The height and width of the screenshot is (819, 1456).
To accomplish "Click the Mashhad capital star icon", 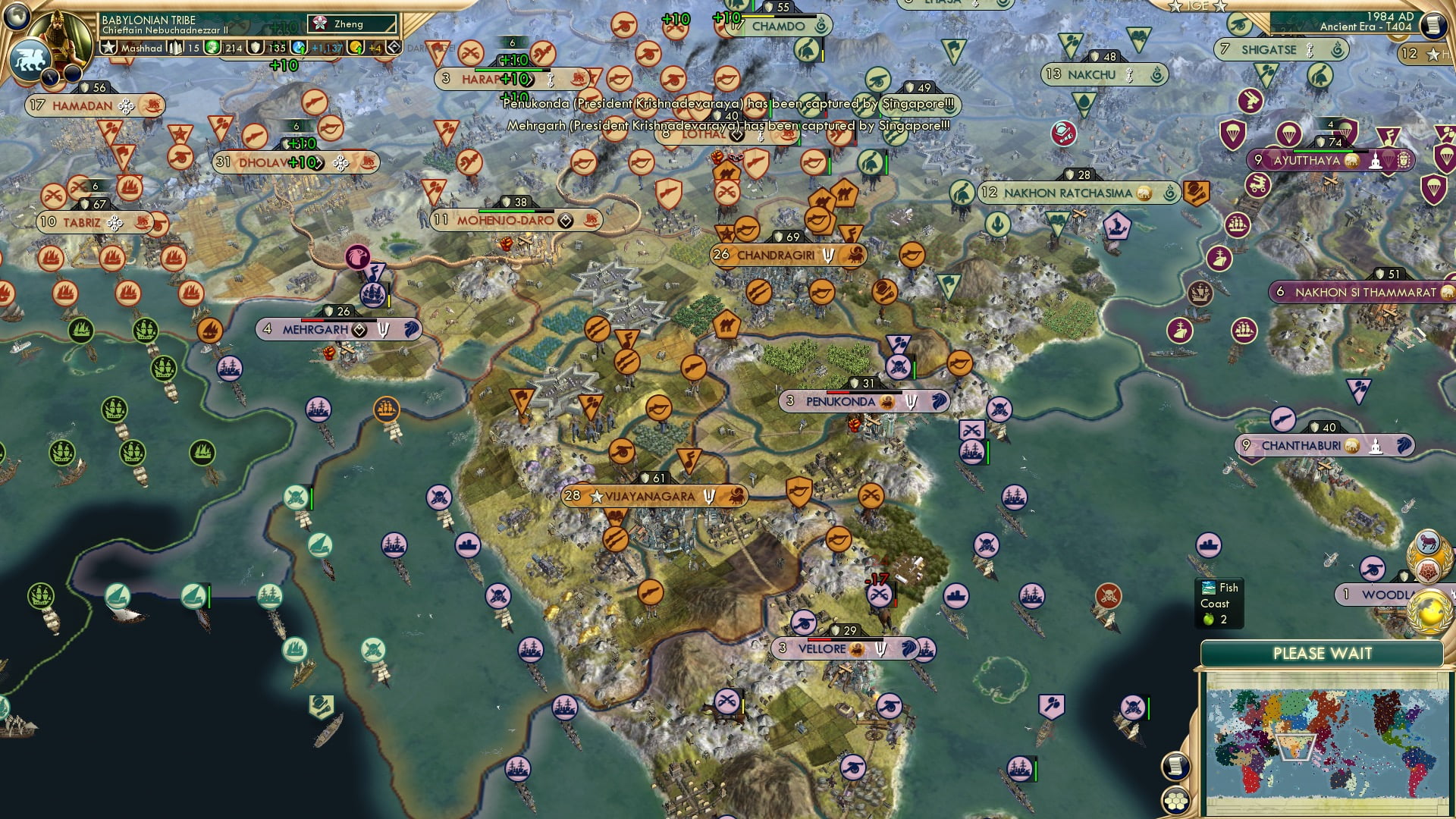I will [x=109, y=46].
